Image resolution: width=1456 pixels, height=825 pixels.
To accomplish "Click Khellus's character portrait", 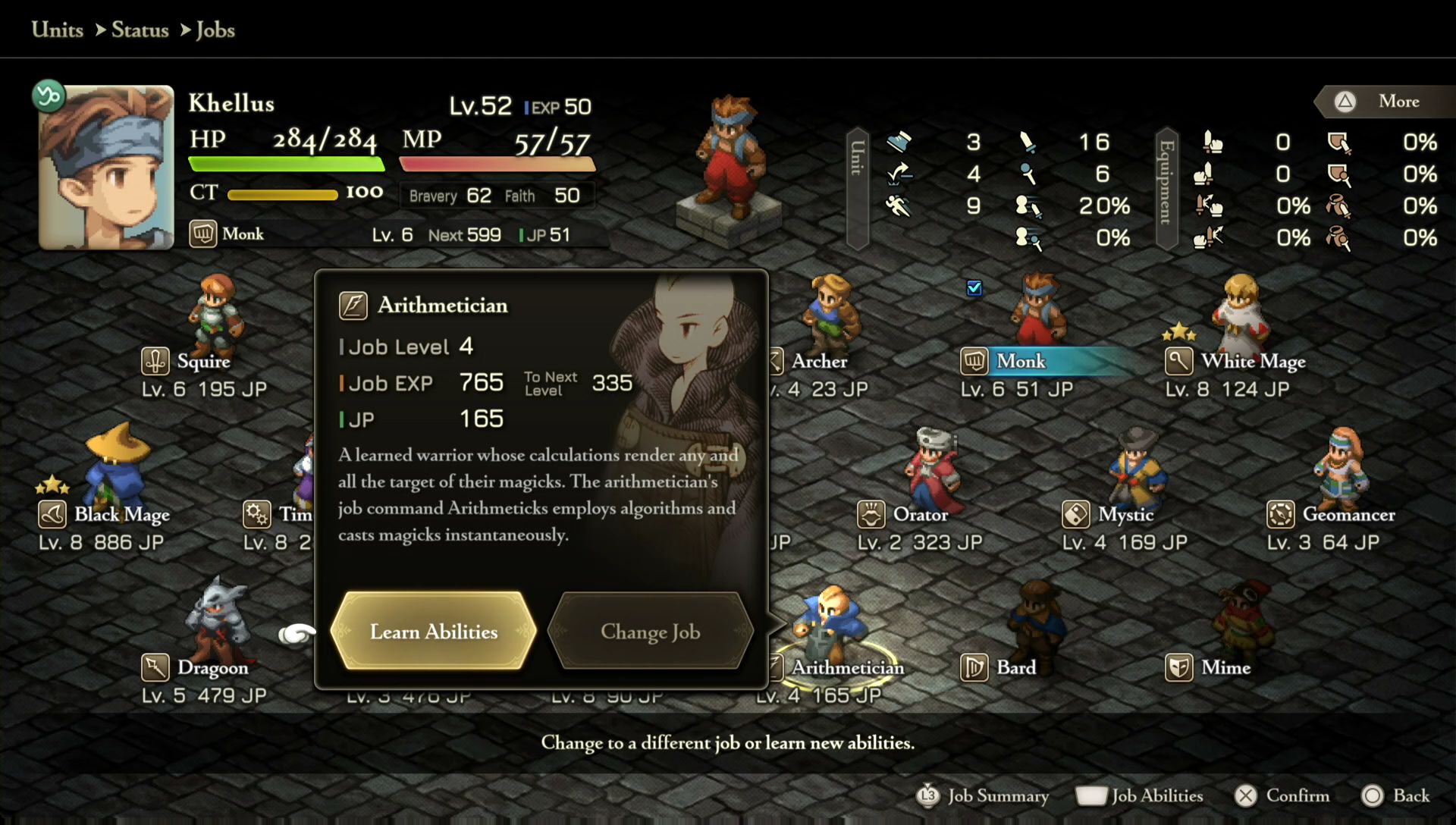I will coord(106,168).
